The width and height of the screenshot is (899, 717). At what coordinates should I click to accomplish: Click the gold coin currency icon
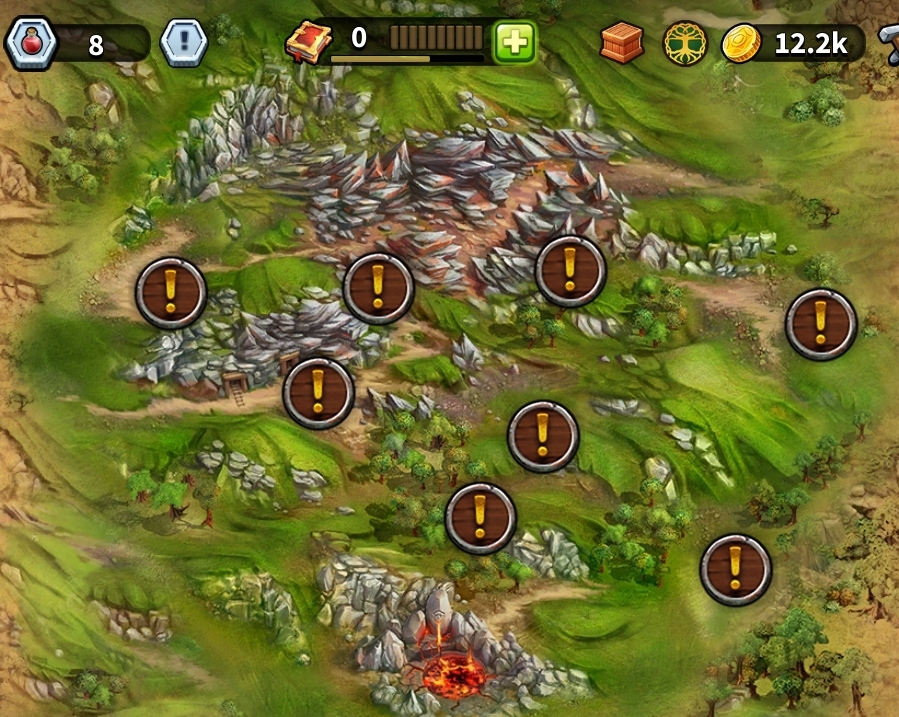click(x=742, y=43)
